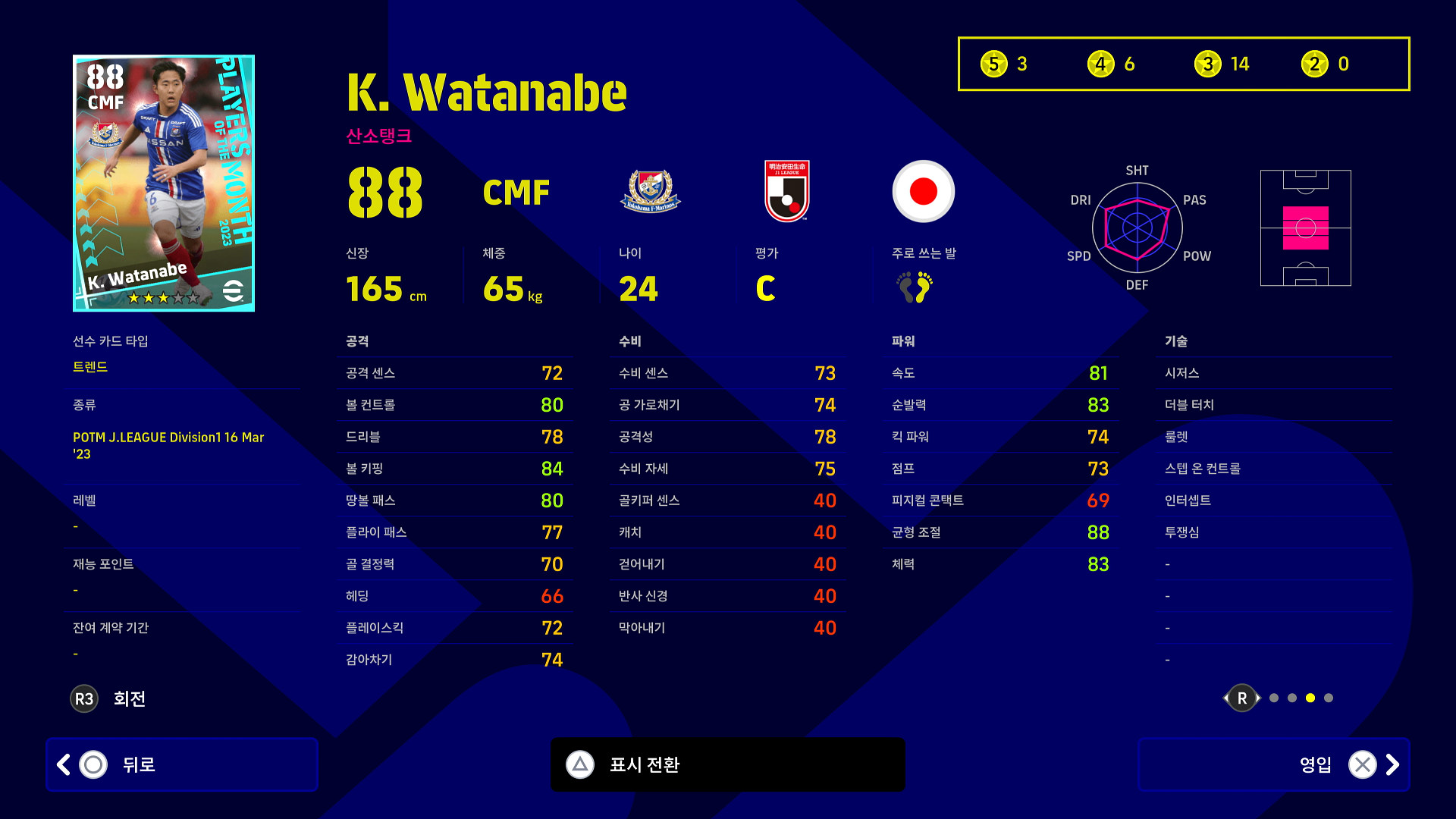Select the K. Watanabe player card
Viewport: 1456px width, 819px height.
(x=164, y=183)
